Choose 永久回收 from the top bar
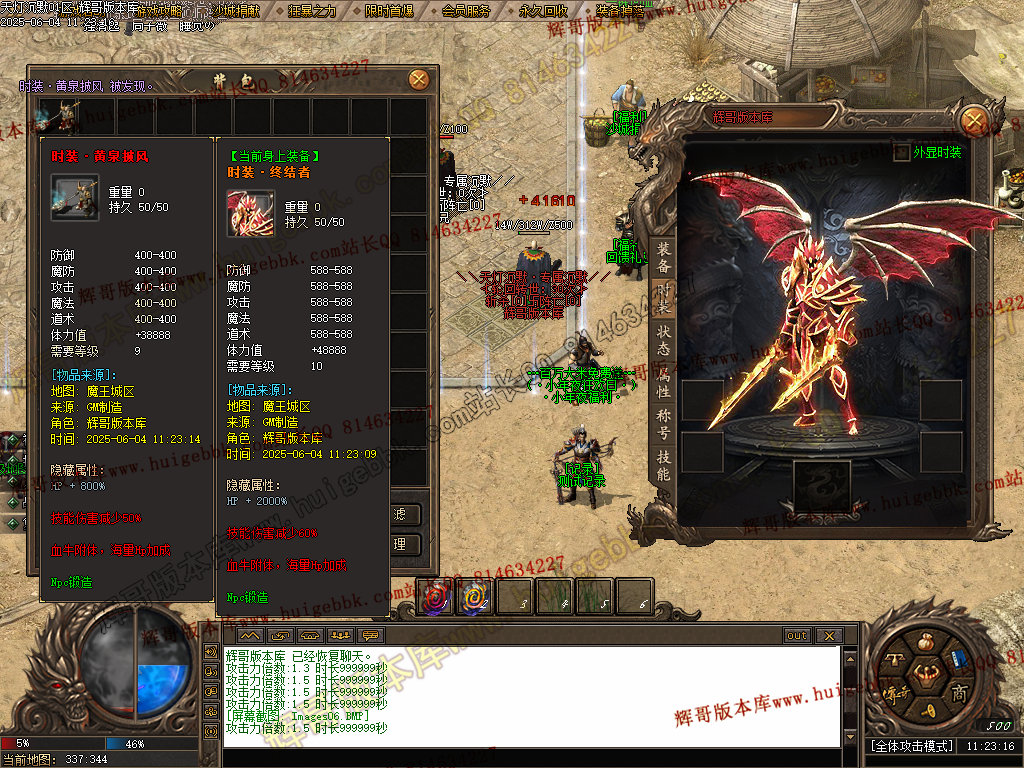The width and height of the screenshot is (1024, 768). coord(544,11)
